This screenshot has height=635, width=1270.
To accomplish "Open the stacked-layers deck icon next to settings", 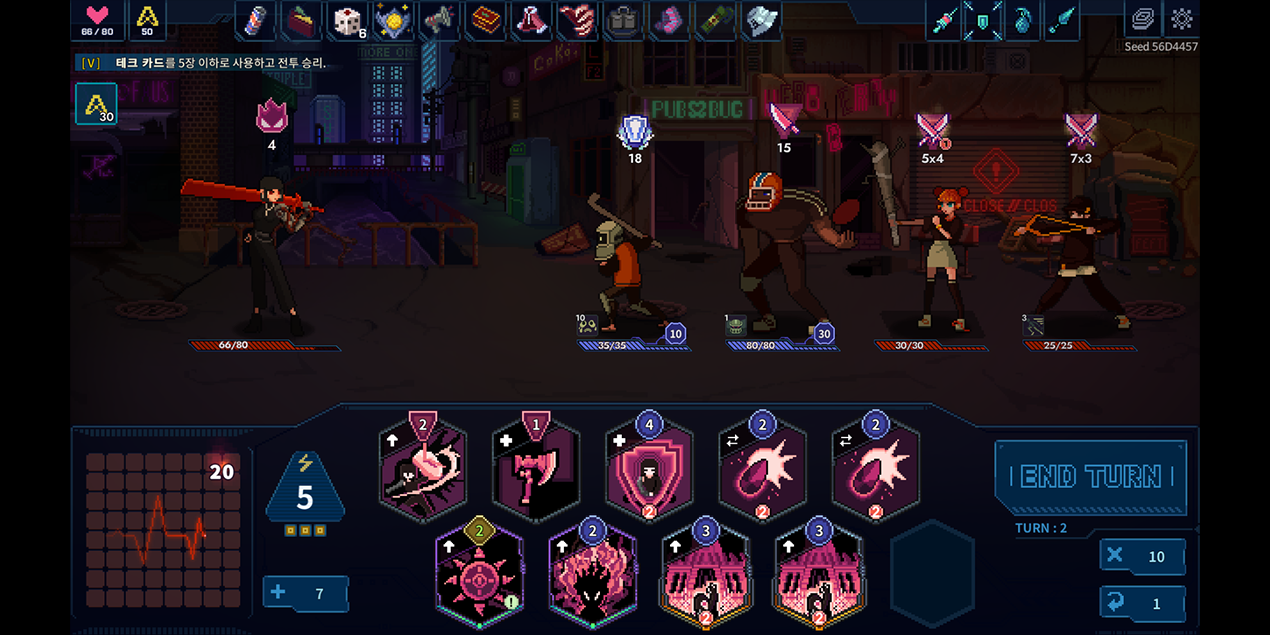I will [x=1141, y=20].
